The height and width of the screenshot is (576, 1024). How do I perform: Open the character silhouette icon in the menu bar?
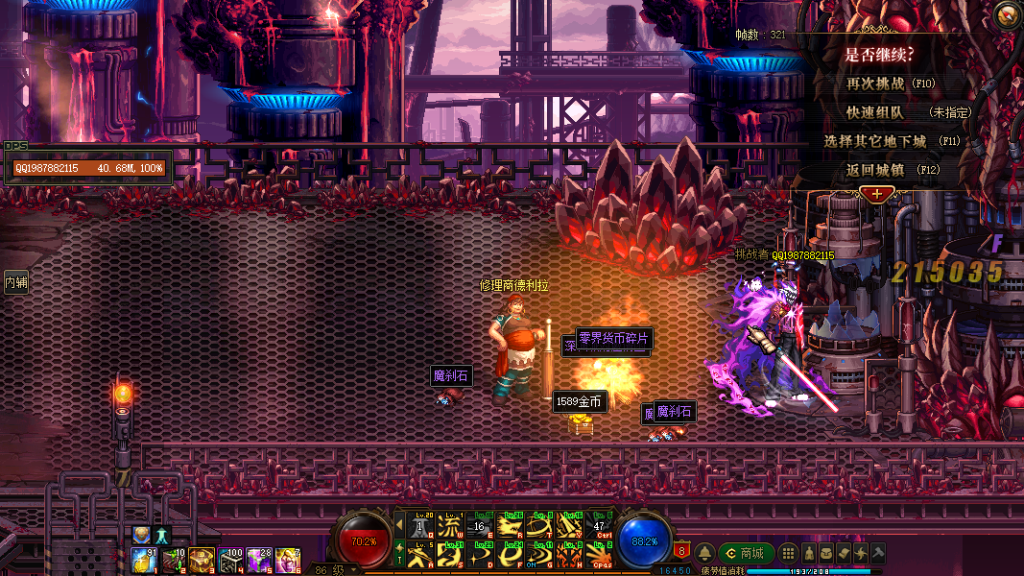point(809,553)
